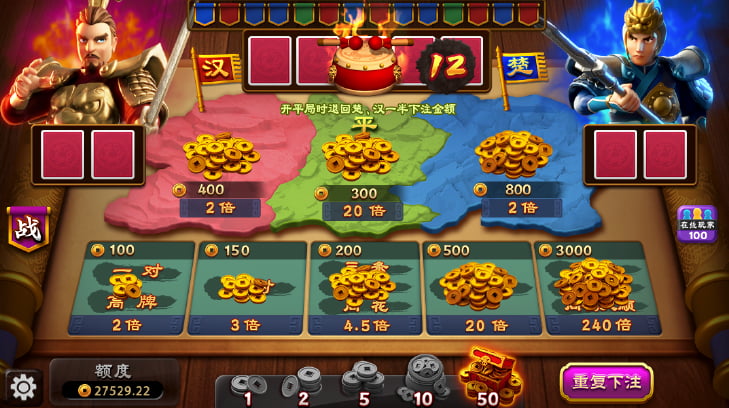This screenshot has width=729, height=408.
Task: Click the 重复下注 repeat bet button
Action: coord(606,382)
